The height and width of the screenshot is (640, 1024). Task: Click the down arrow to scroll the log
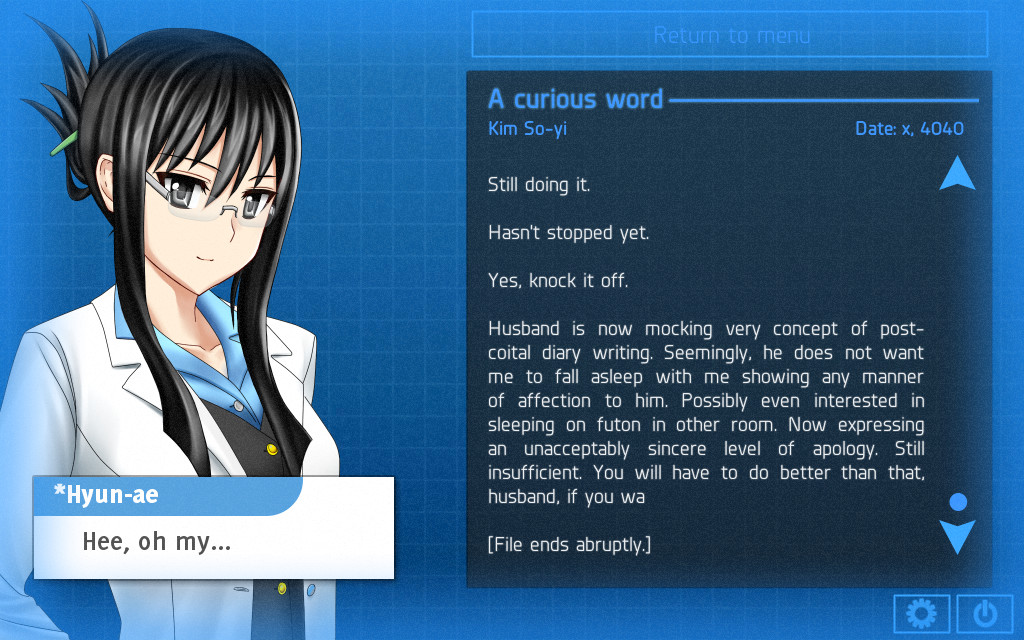957,537
